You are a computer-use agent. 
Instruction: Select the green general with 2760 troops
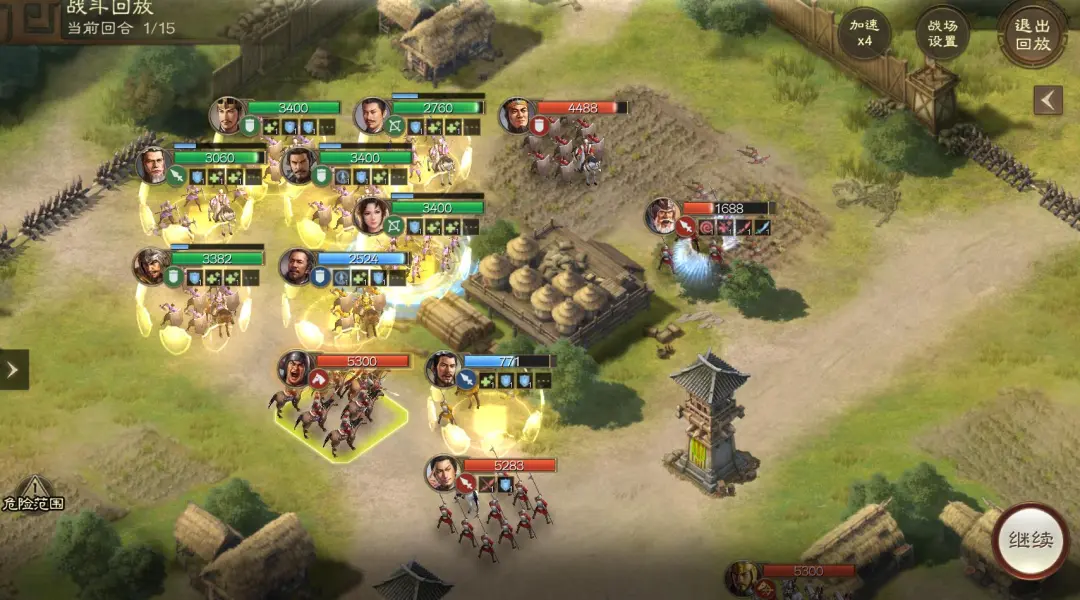[x=372, y=115]
